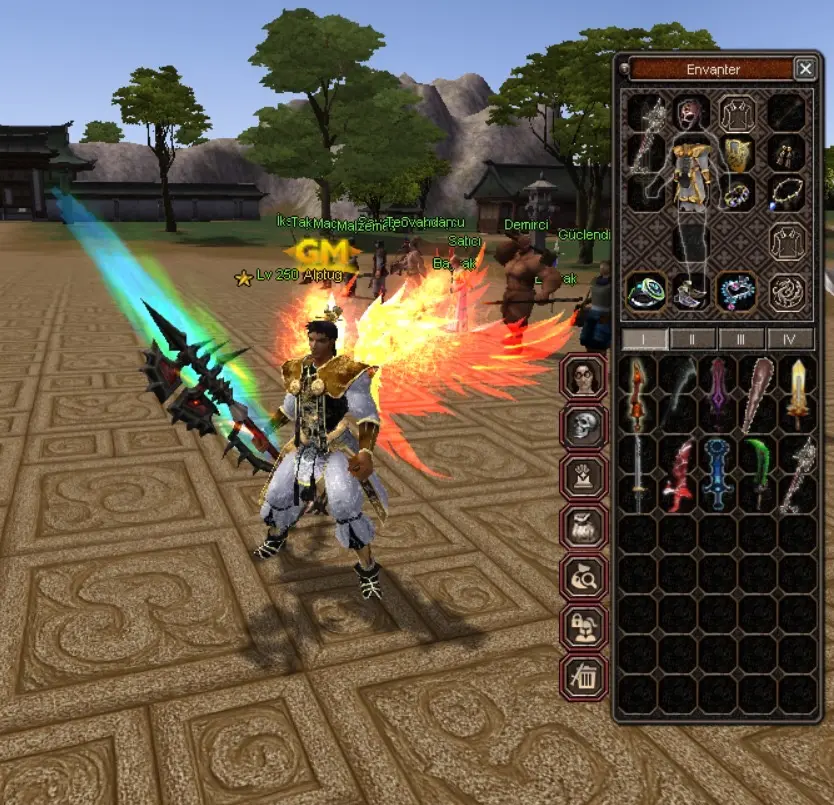This screenshot has height=805, width=834.
Task: Click the equipped golden shield slot
Action: pos(736,154)
